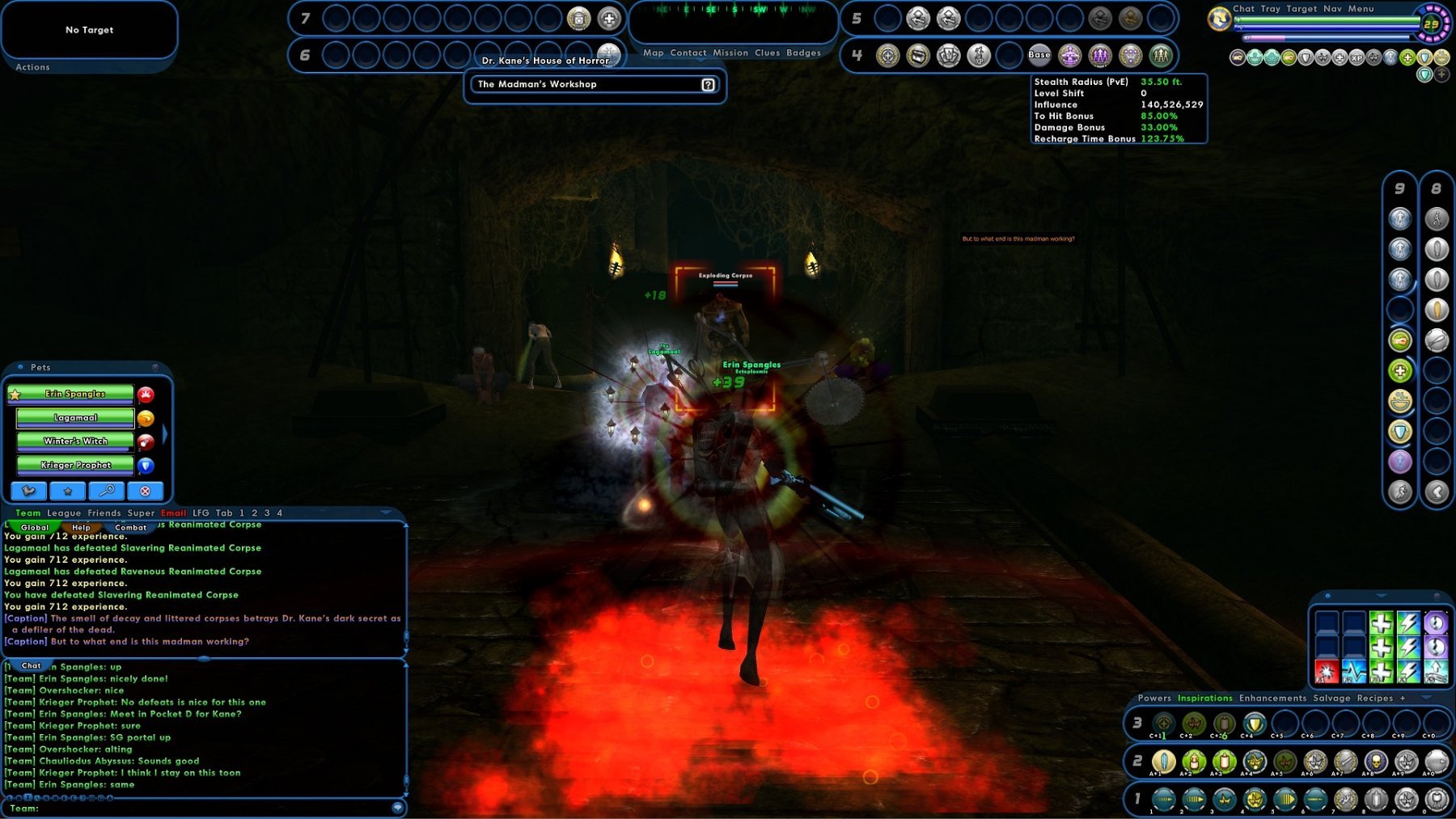Image resolution: width=1456 pixels, height=819 pixels.
Task: Switch chat to the League channel tab
Action: pyautogui.click(x=64, y=513)
